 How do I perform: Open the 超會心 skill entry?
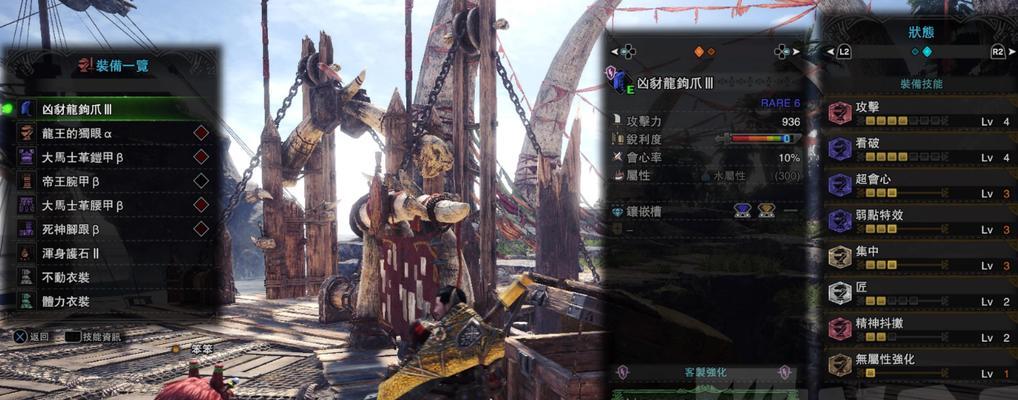(x=920, y=185)
